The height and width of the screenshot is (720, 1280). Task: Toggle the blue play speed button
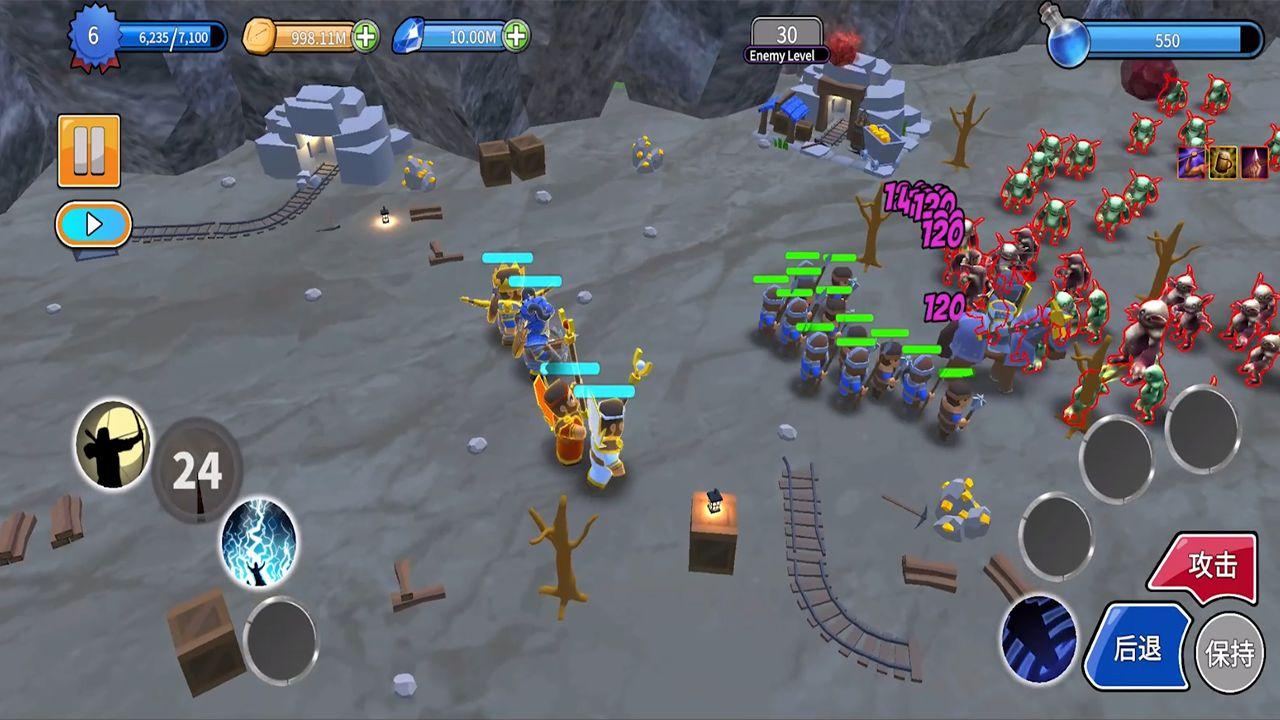[x=93, y=224]
